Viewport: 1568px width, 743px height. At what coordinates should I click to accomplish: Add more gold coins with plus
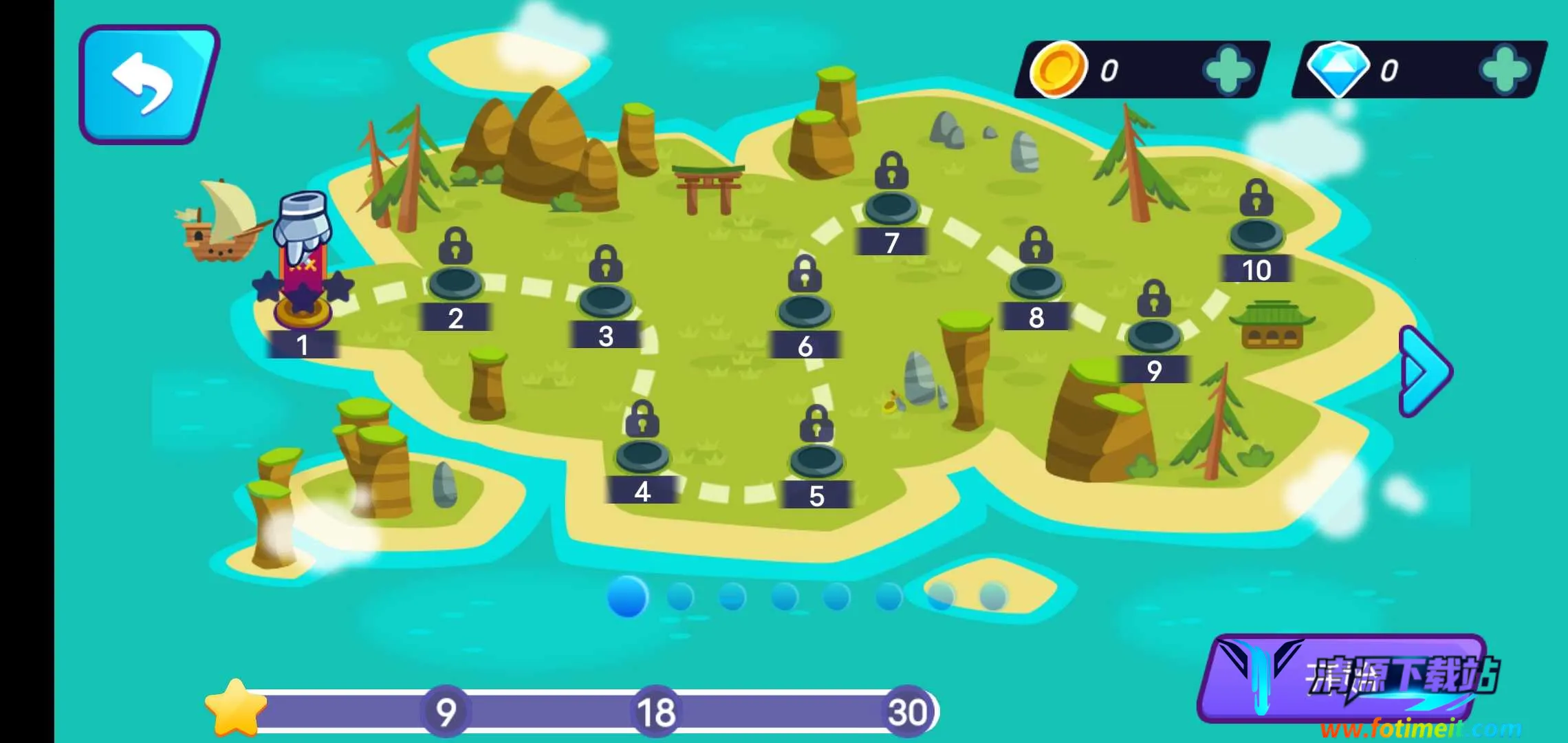(1228, 70)
